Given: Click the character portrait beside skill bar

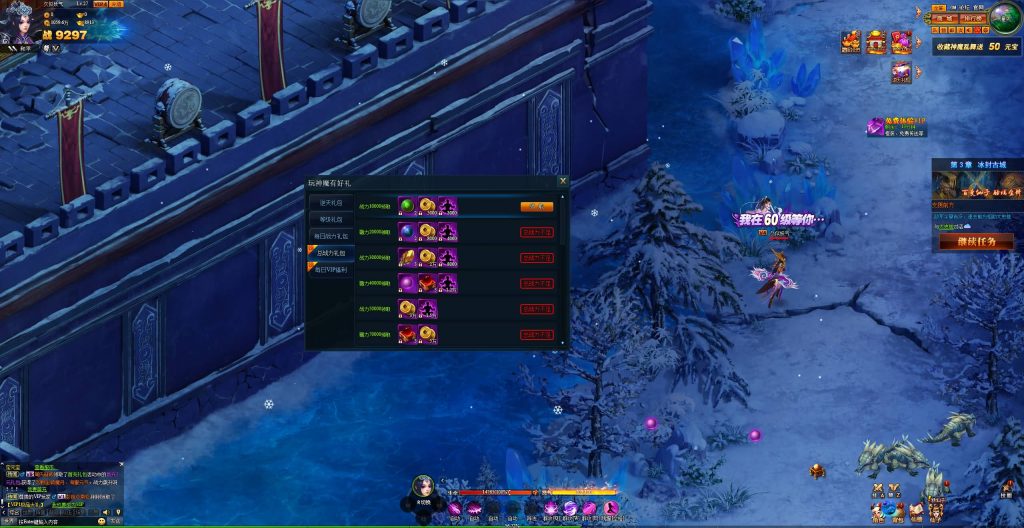Looking at the screenshot, I should pos(423,488).
